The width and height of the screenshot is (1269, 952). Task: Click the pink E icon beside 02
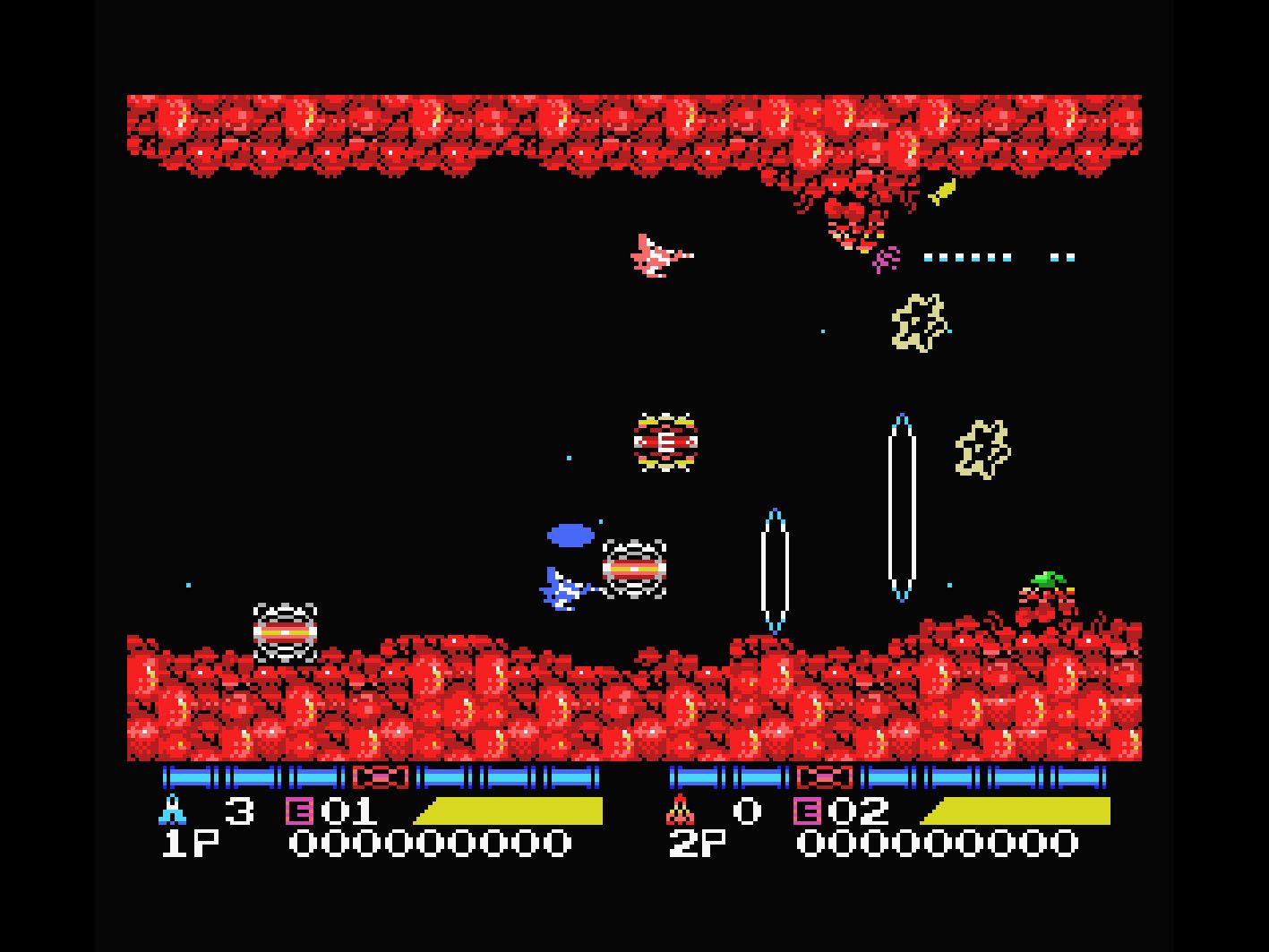[806, 811]
